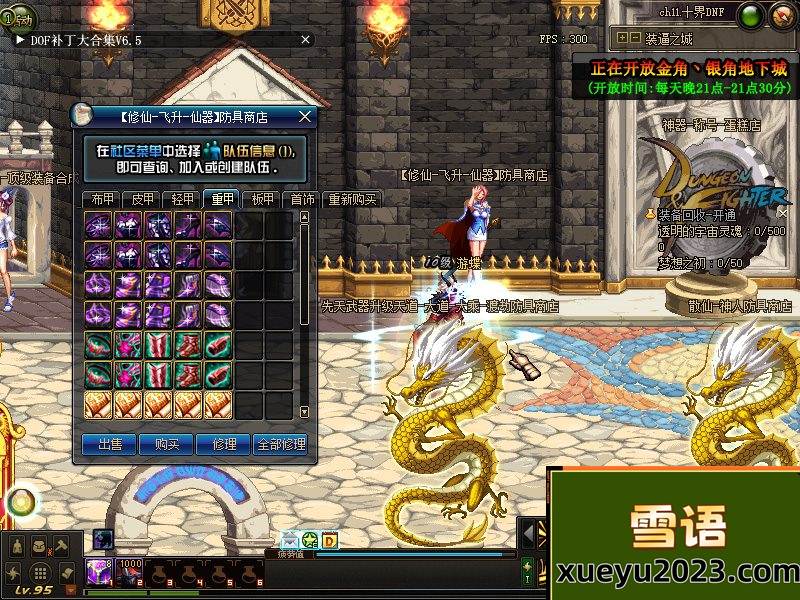This screenshot has width=800, height=600.
Task: Close the armor shop window
Action: click(x=305, y=116)
